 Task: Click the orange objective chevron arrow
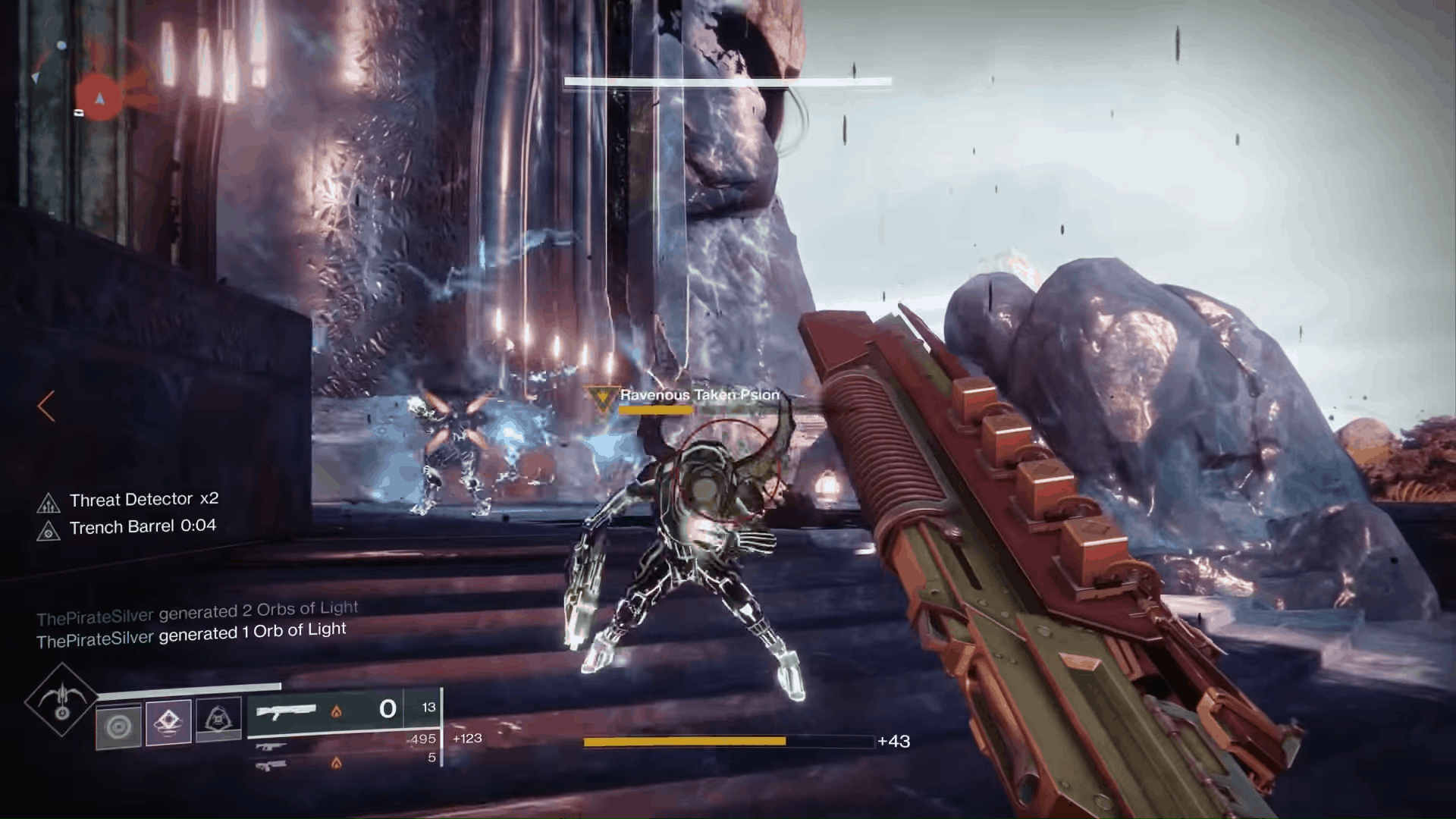[45, 407]
